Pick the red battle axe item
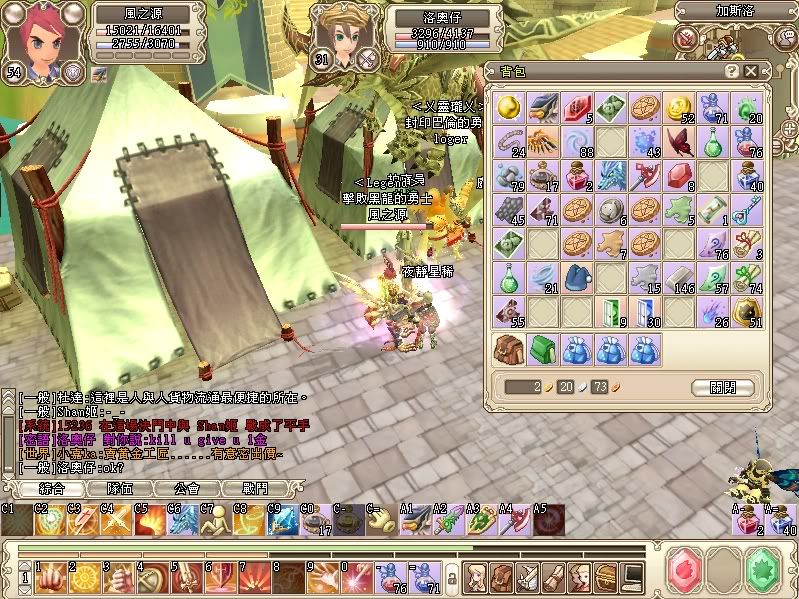Viewport: 799px width, 599px height. coord(645,176)
